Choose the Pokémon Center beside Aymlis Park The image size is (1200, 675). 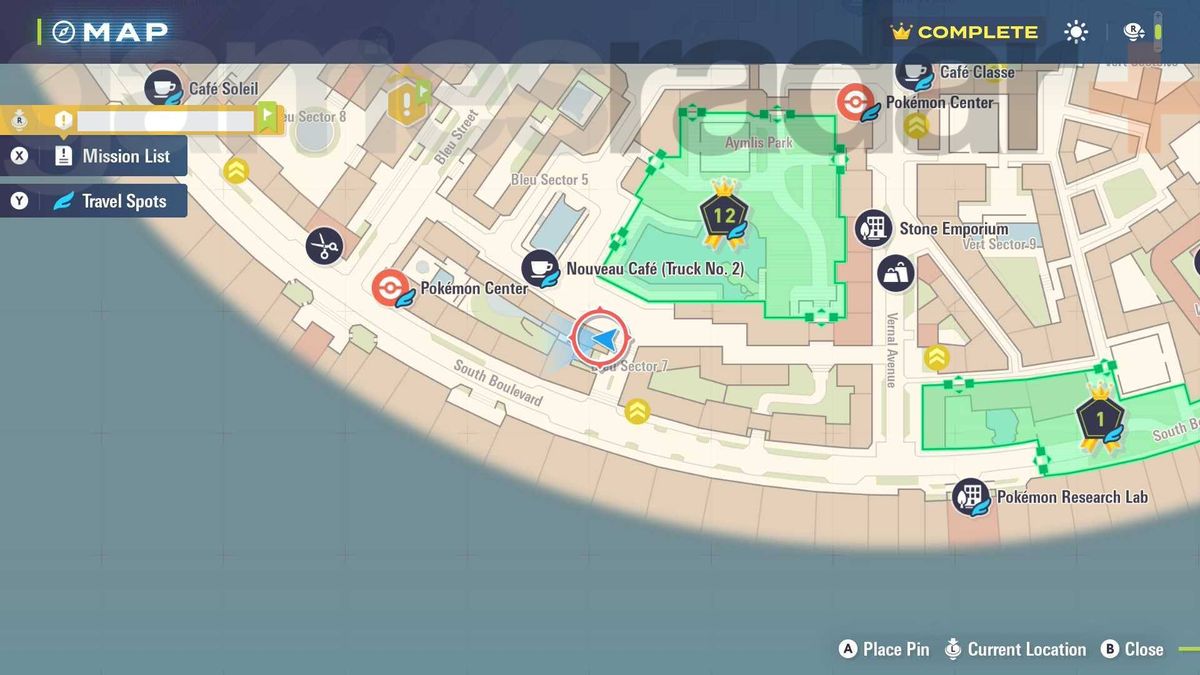point(853,102)
